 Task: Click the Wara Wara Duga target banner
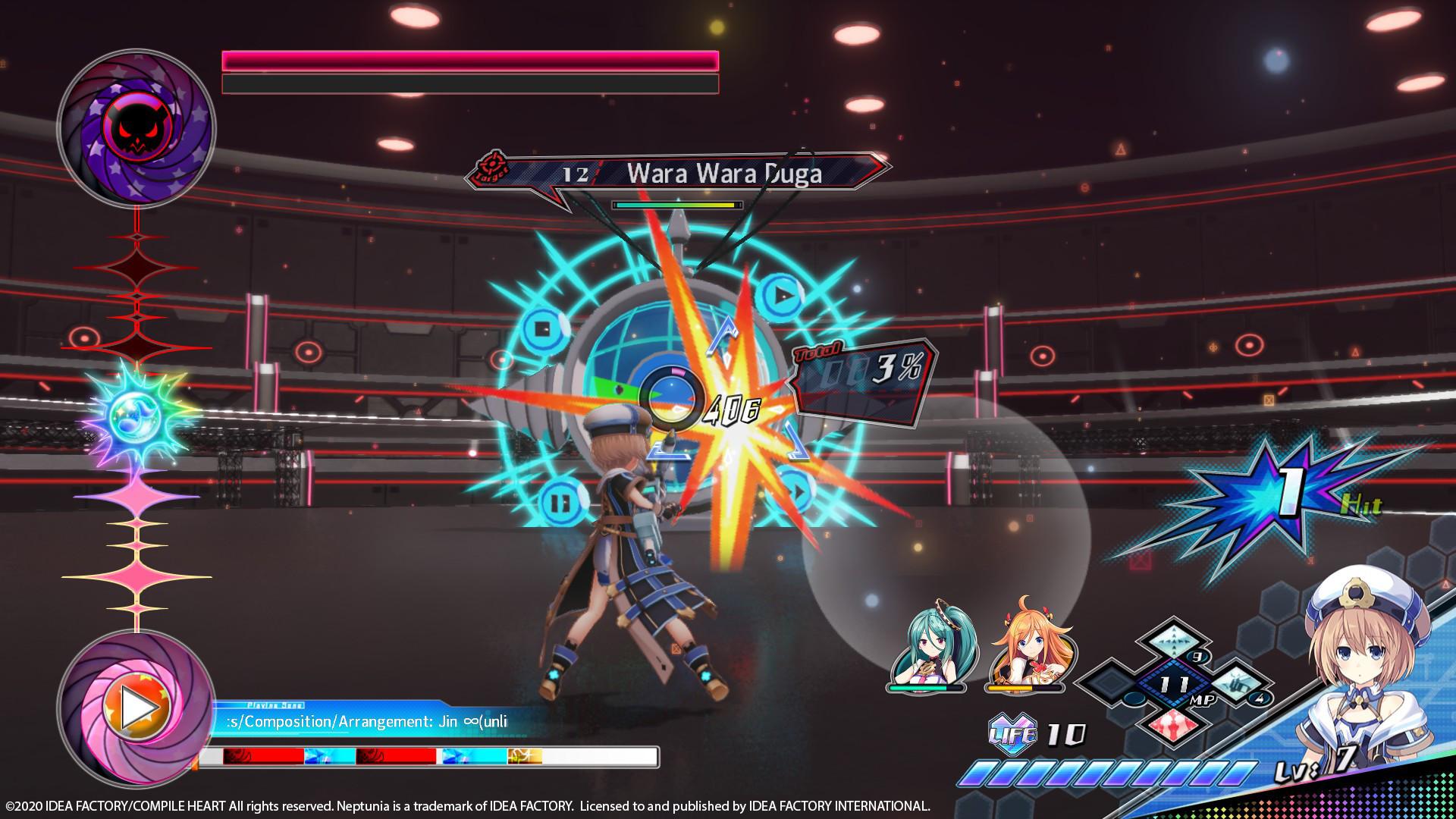(720, 174)
